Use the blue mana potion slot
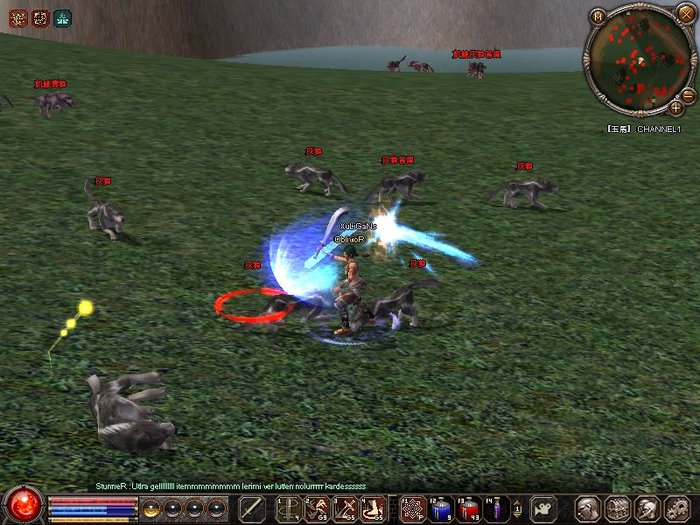700x525 pixels. pos(440,509)
